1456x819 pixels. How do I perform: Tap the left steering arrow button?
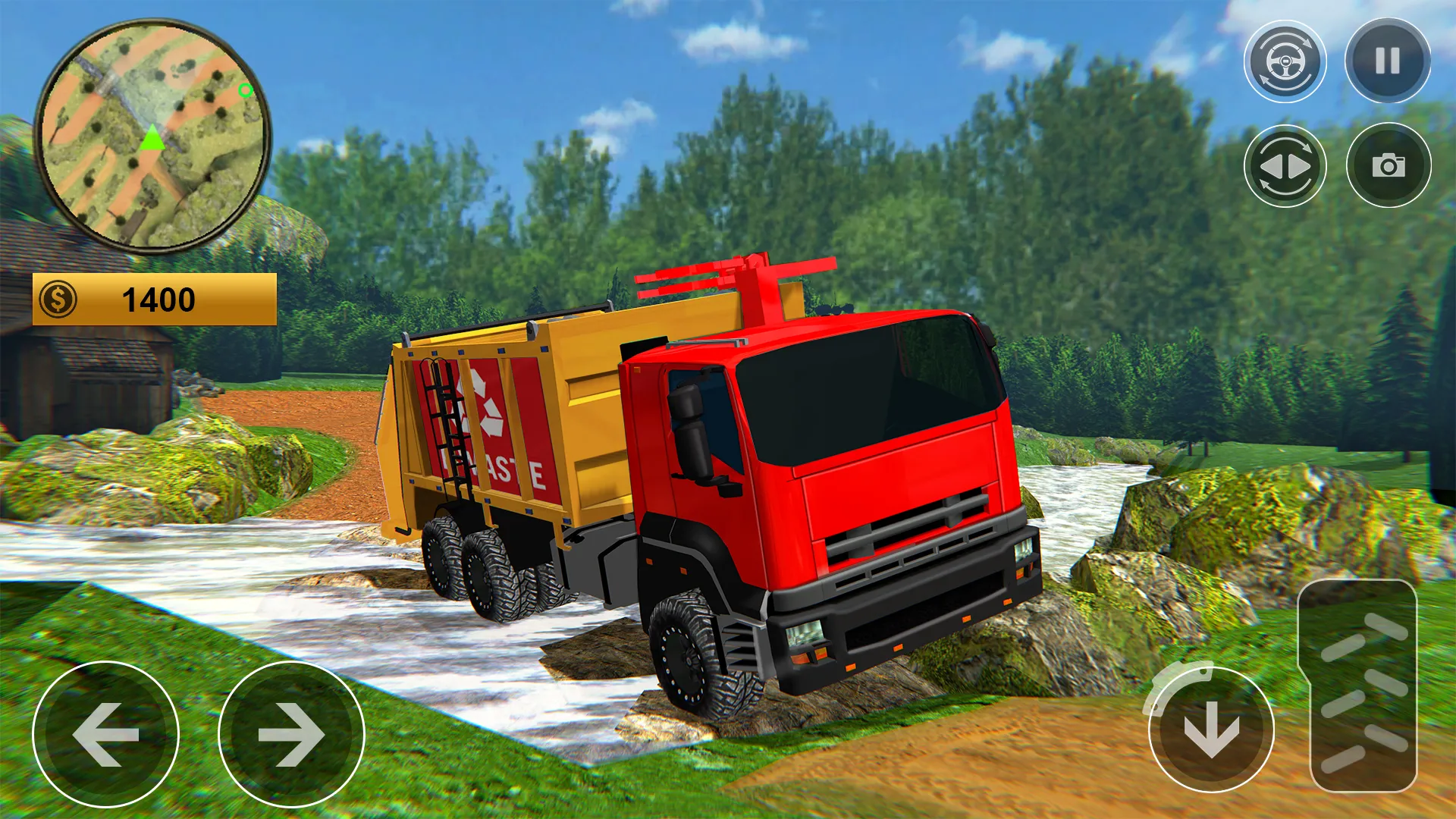point(106,734)
